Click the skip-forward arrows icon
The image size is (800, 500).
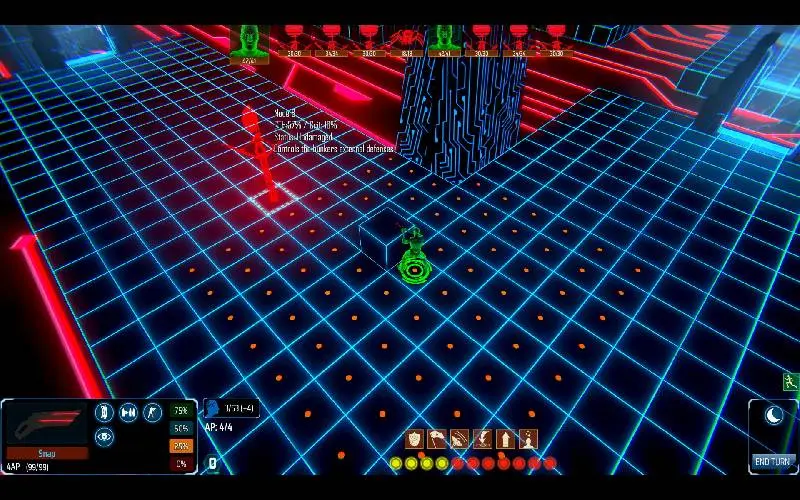[128, 412]
